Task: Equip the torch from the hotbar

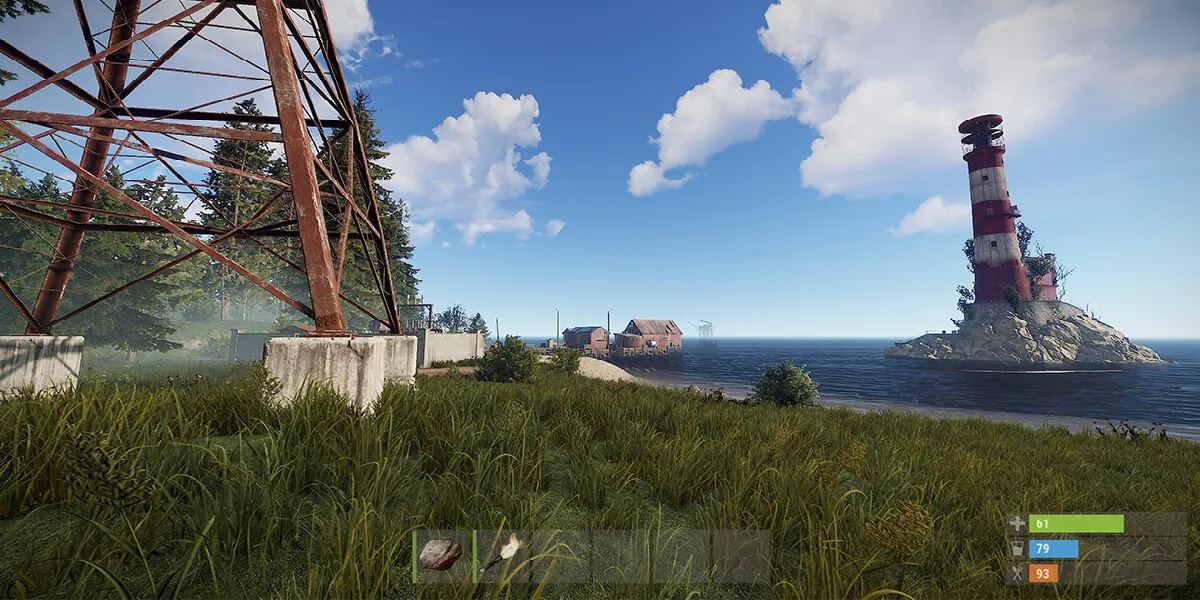Action: (501, 554)
